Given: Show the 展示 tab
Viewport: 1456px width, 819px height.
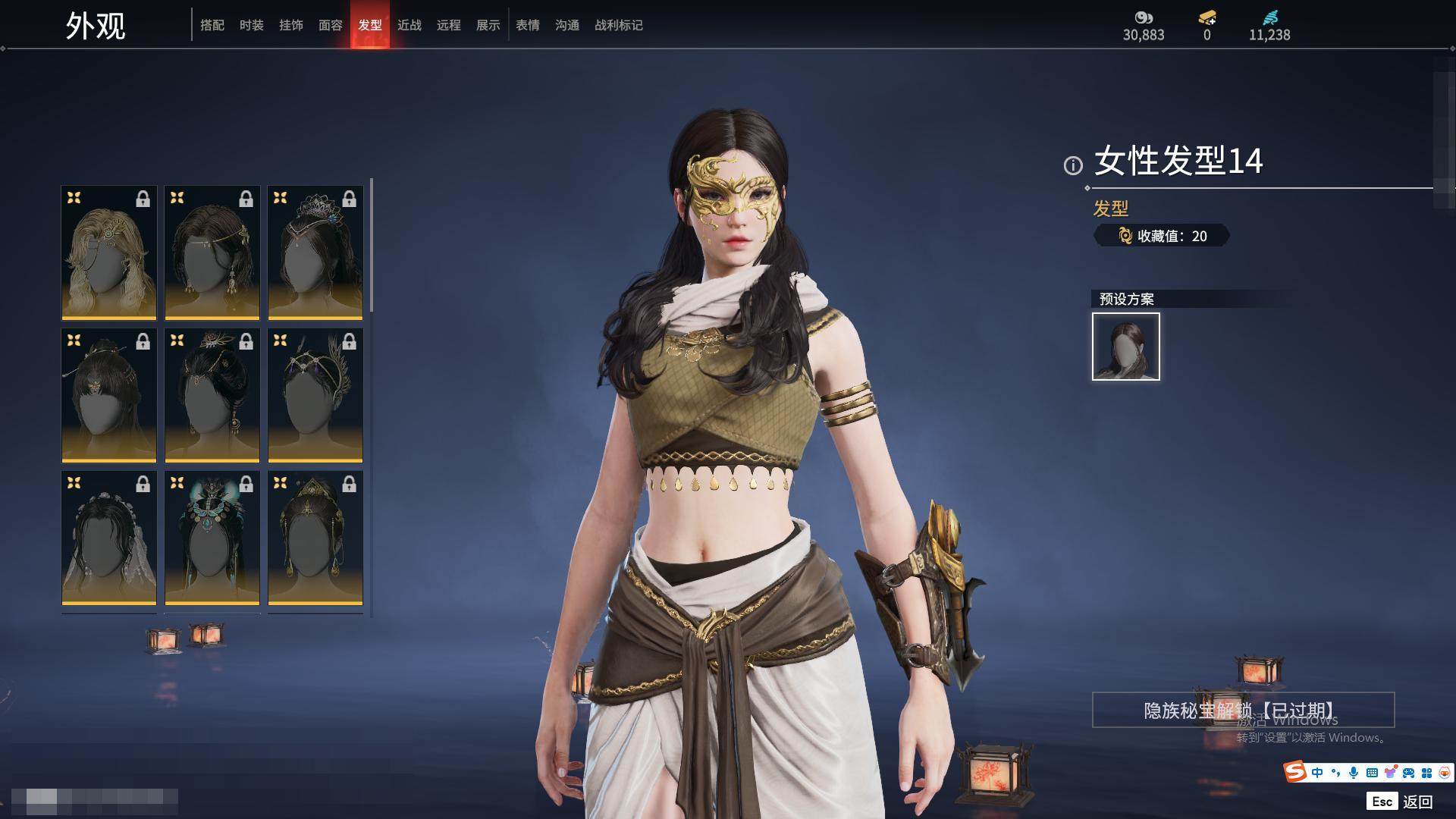Looking at the screenshot, I should click(488, 25).
